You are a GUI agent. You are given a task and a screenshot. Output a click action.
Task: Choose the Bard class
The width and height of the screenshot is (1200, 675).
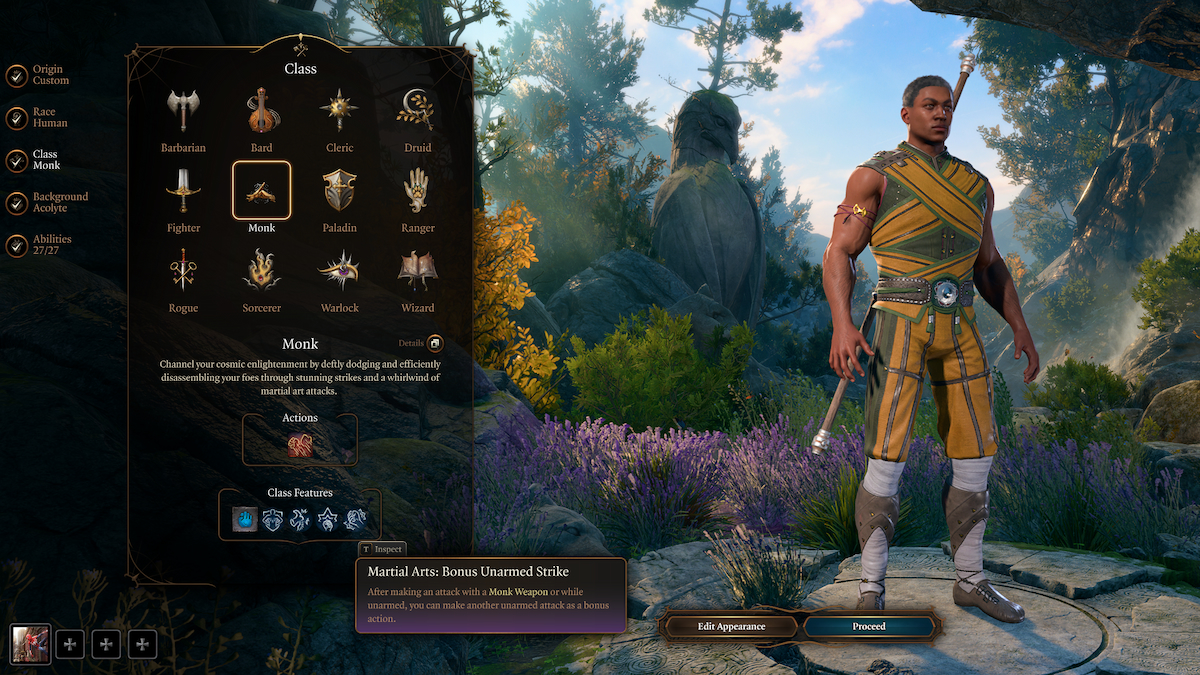click(x=261, y=111)
